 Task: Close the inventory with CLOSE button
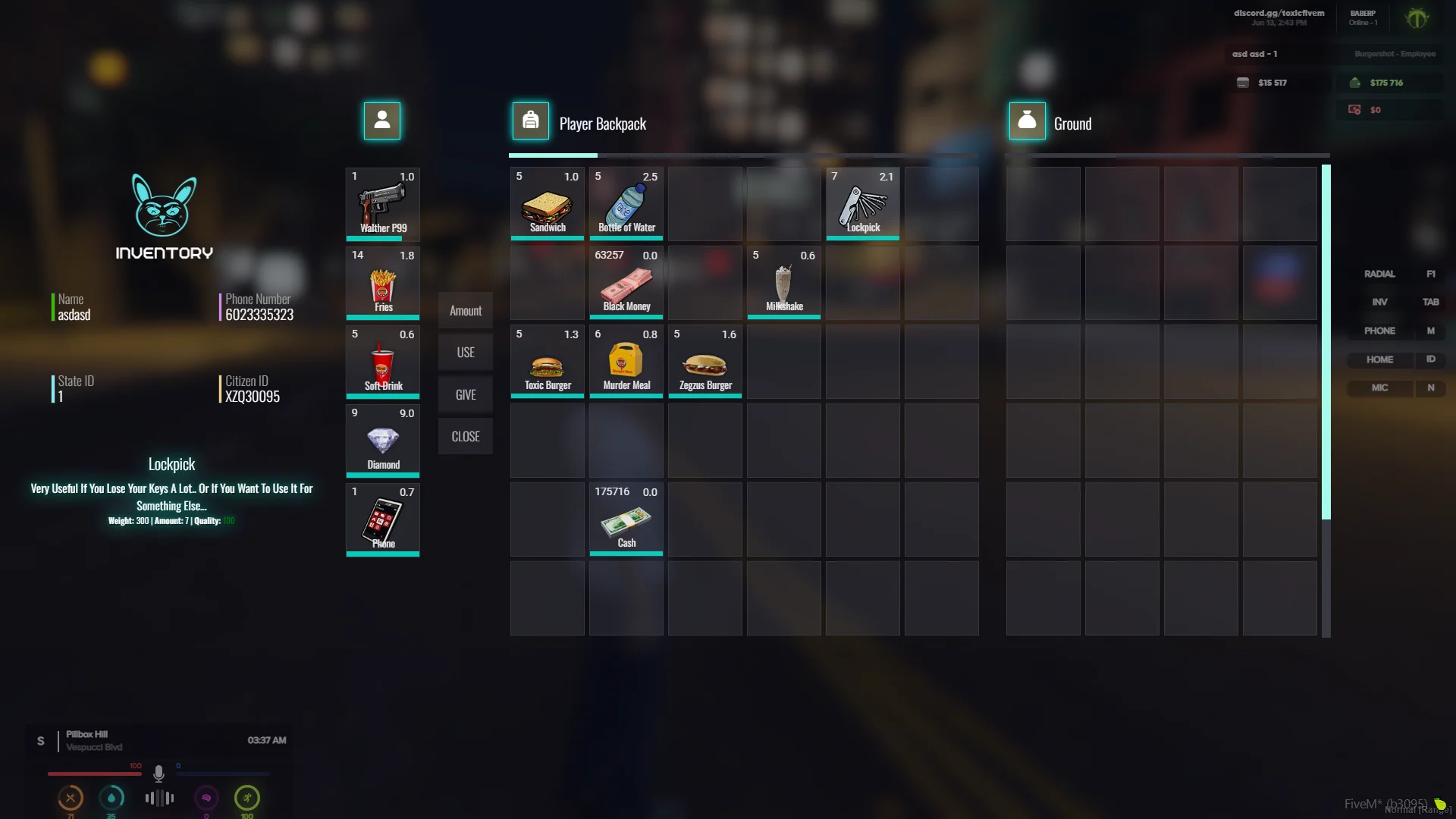[x=466, y=437]
